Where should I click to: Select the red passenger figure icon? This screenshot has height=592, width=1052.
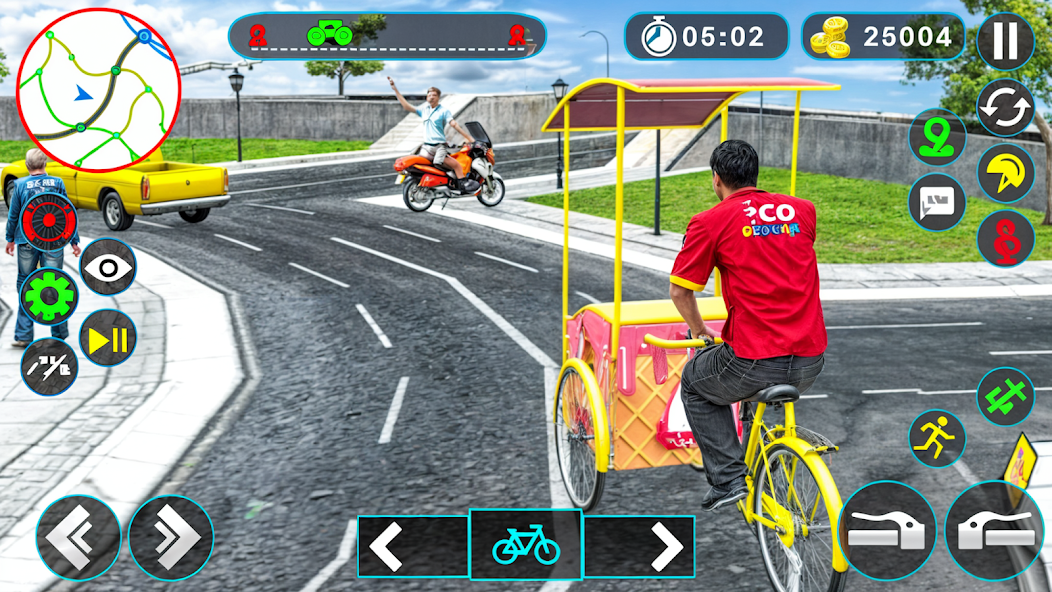point(1005,238)
